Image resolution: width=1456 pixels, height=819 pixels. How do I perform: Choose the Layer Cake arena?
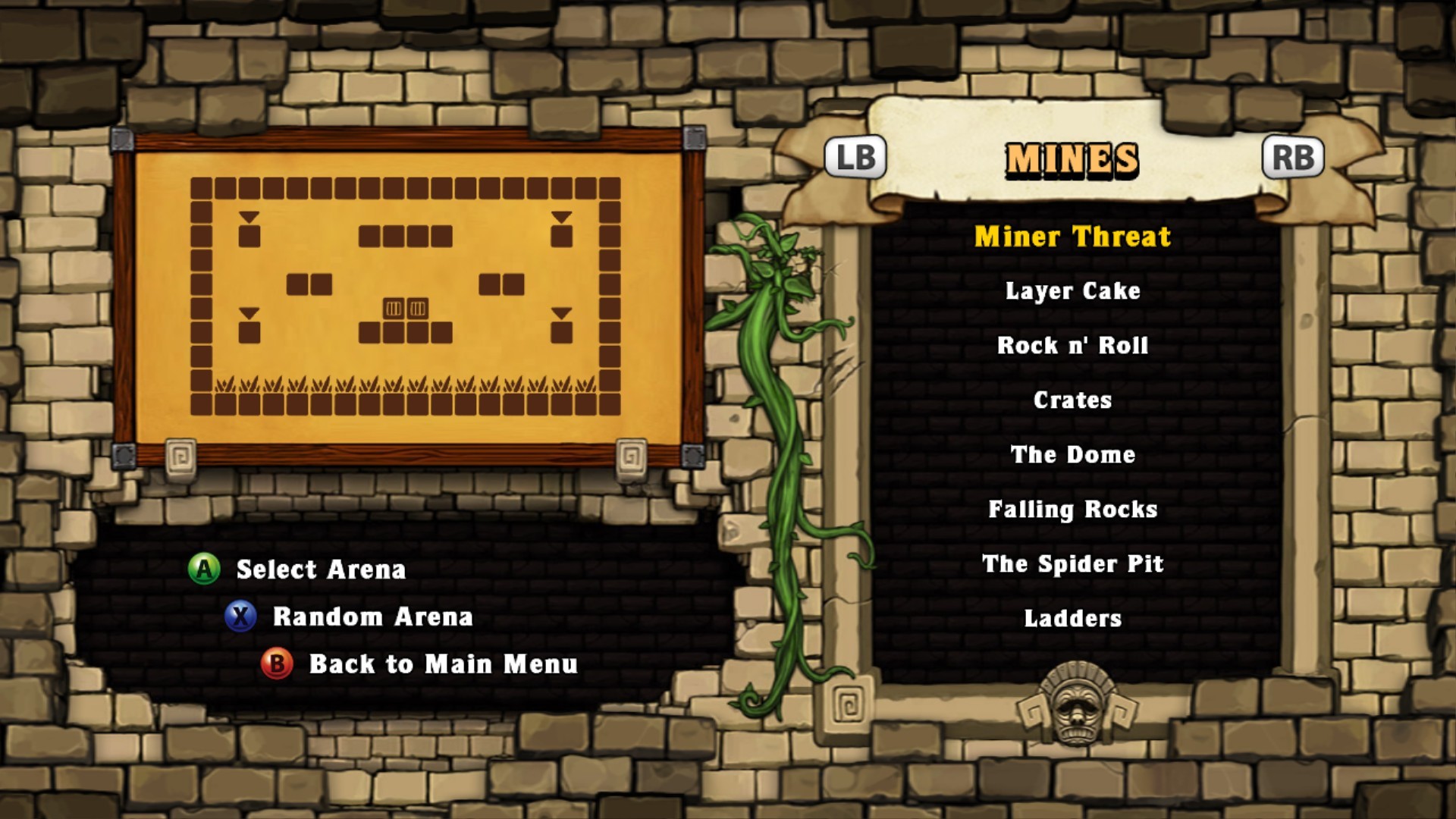coord(1072,291)
